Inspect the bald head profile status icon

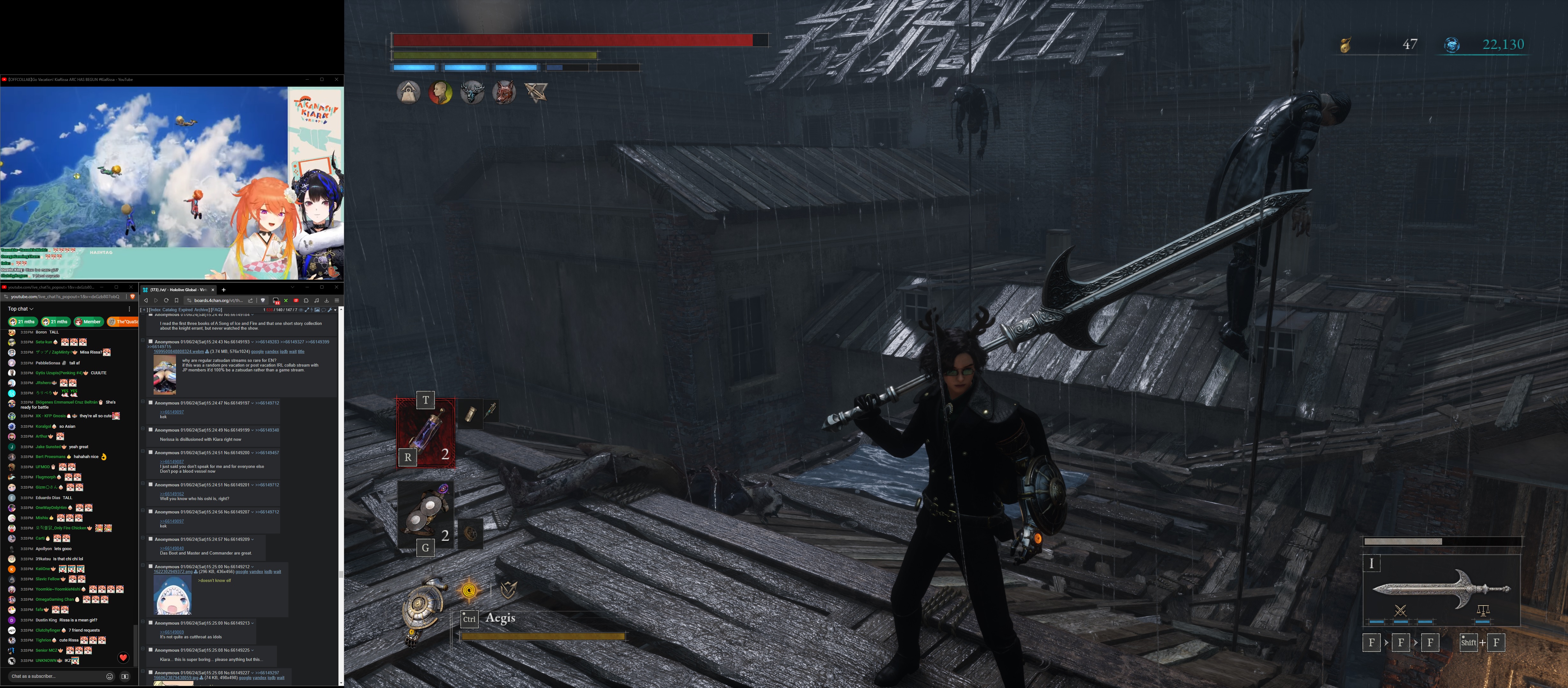(440, 93)
